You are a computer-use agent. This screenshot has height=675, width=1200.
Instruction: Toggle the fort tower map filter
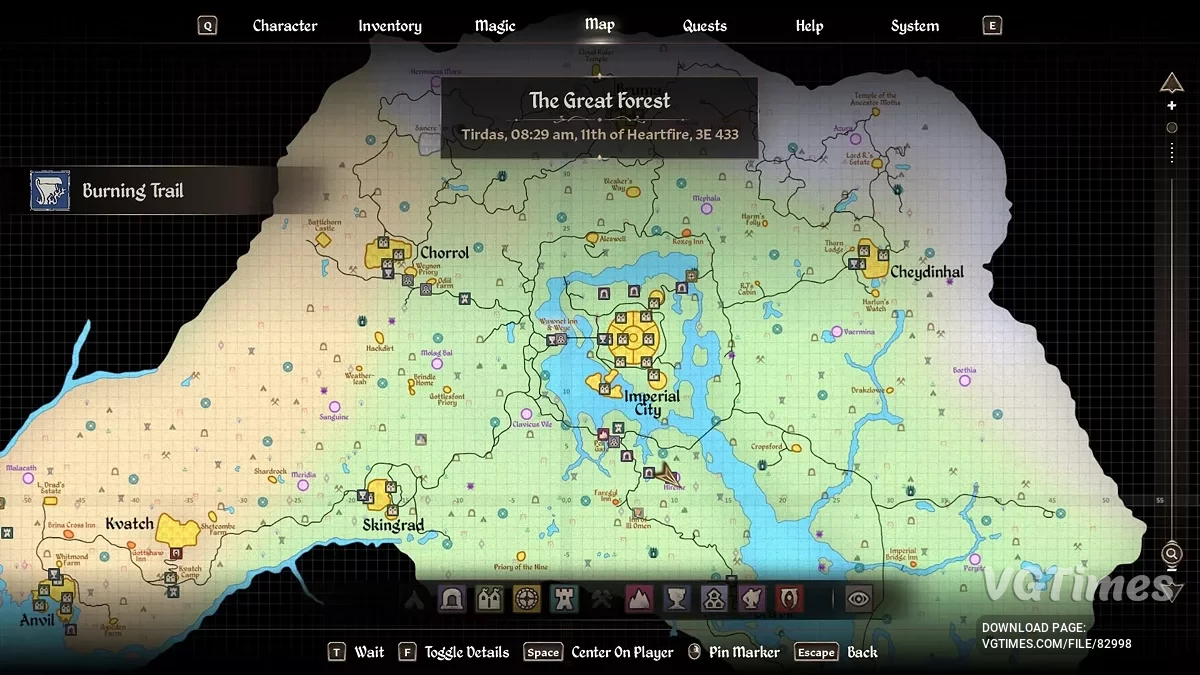[x=564, y=598]
